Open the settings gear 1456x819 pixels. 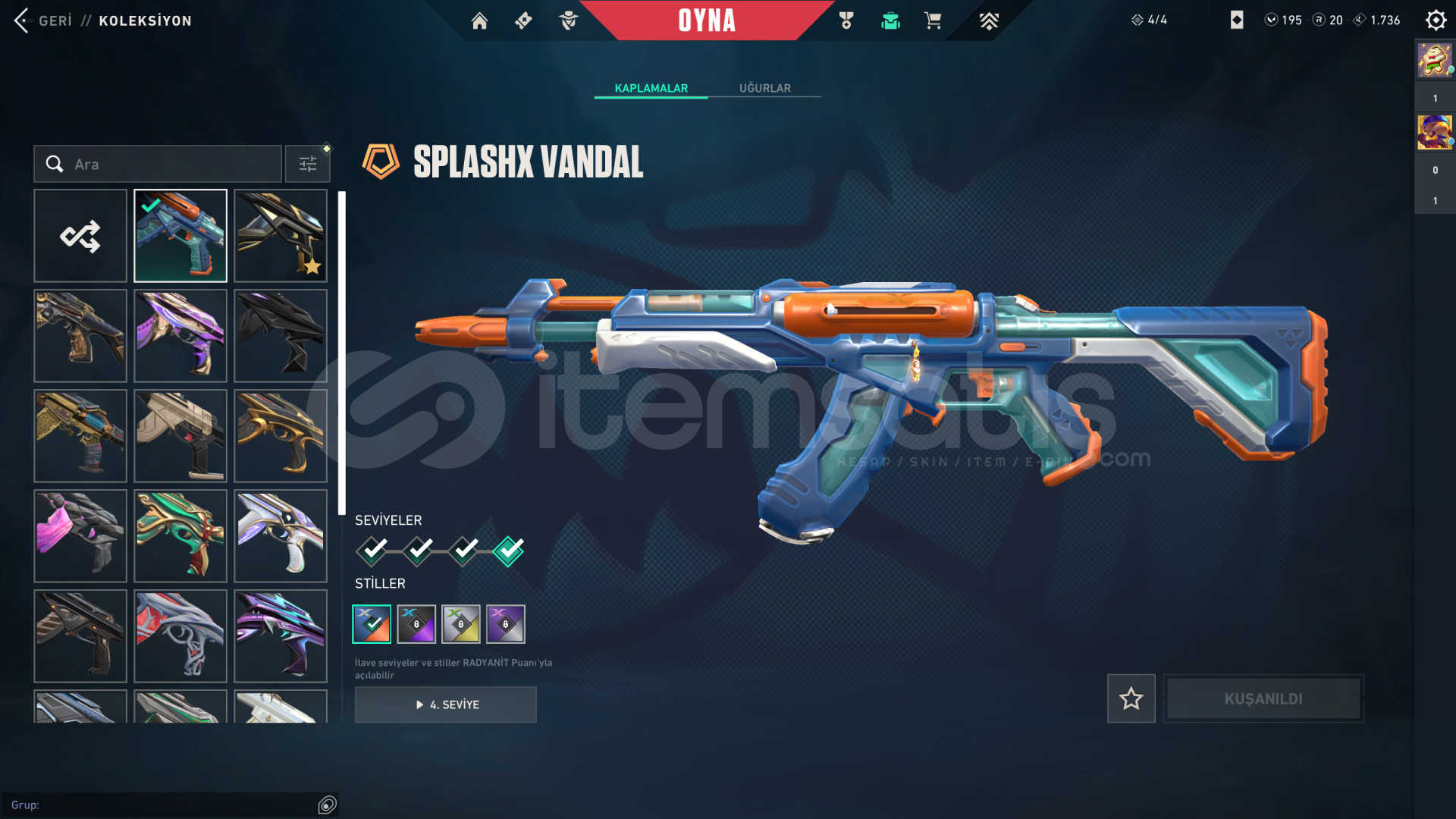(1436, 20)
